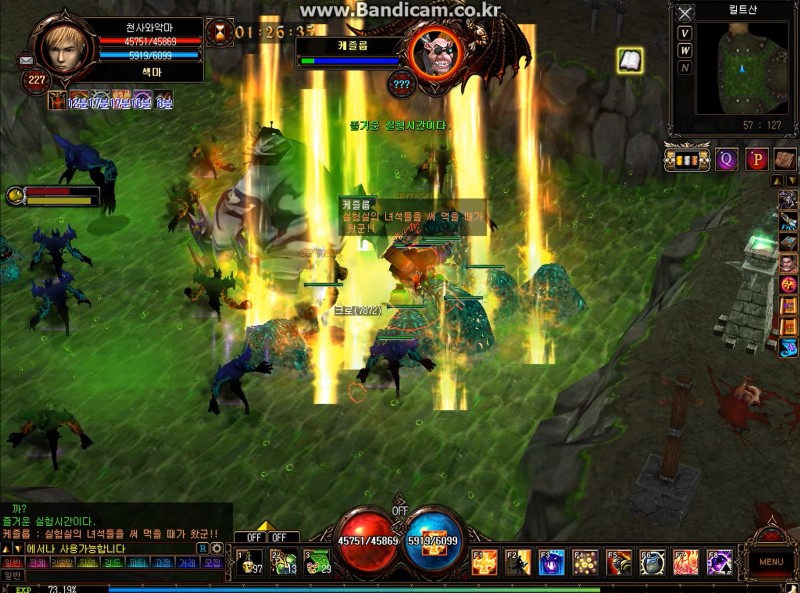
Task: Activate the F8 purple orb skill
Action: pyautogui.click(x=719, y=562)
